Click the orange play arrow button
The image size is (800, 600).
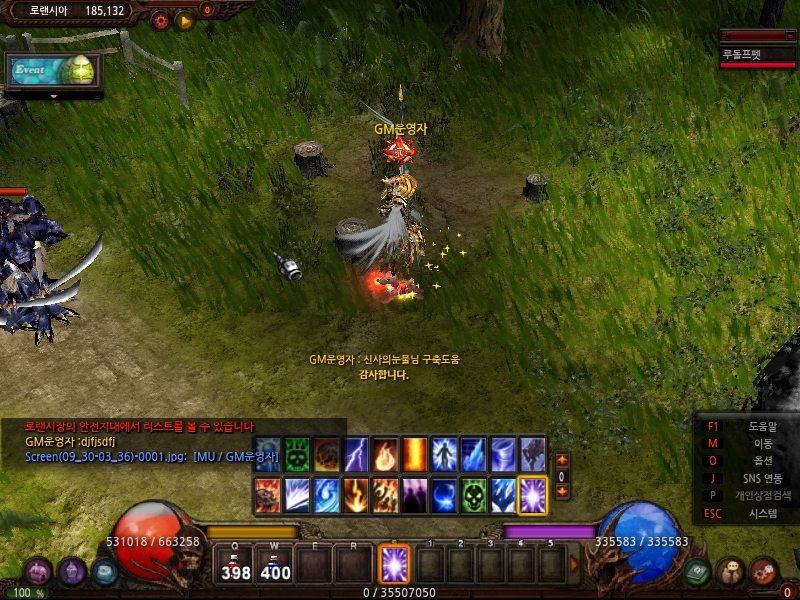point(185,19)
